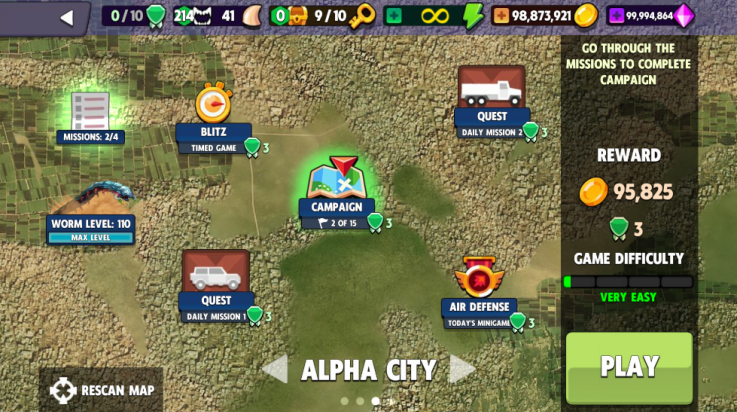Go to the next city with right arrow
Image resolution: width=737 pixels, height=412 pixels.
pyautogui.click(x=462, y=370)
